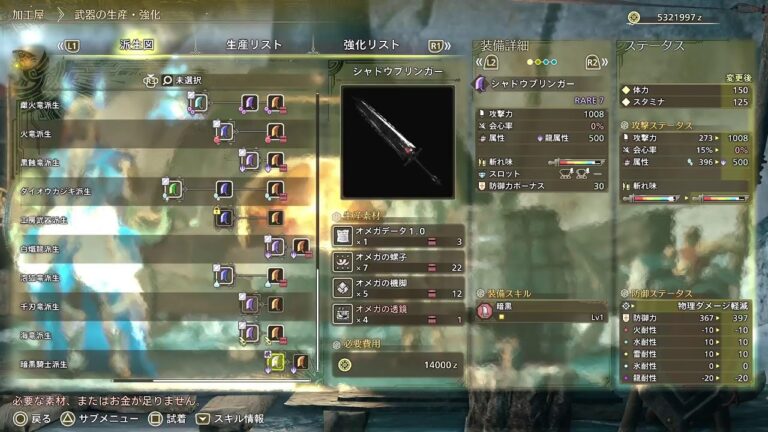Select the 暗黒 equipment skill entry
Screen dimensions: 768x432
[x=541, y=311]
